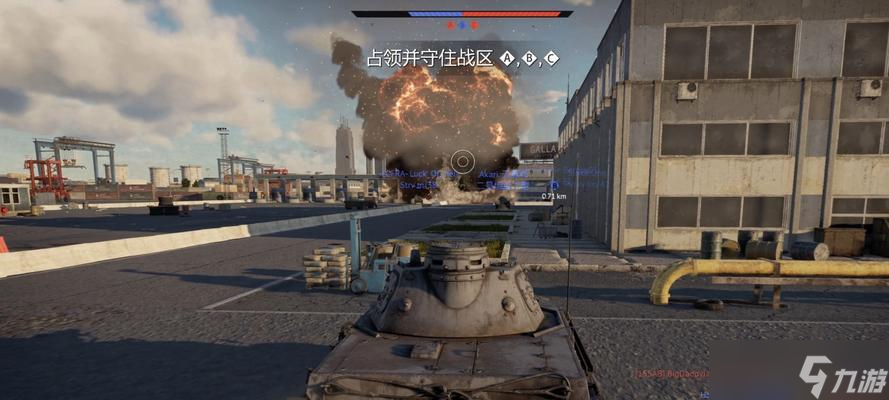Click the 占领并守住战区 objective text

coord(430,58)
